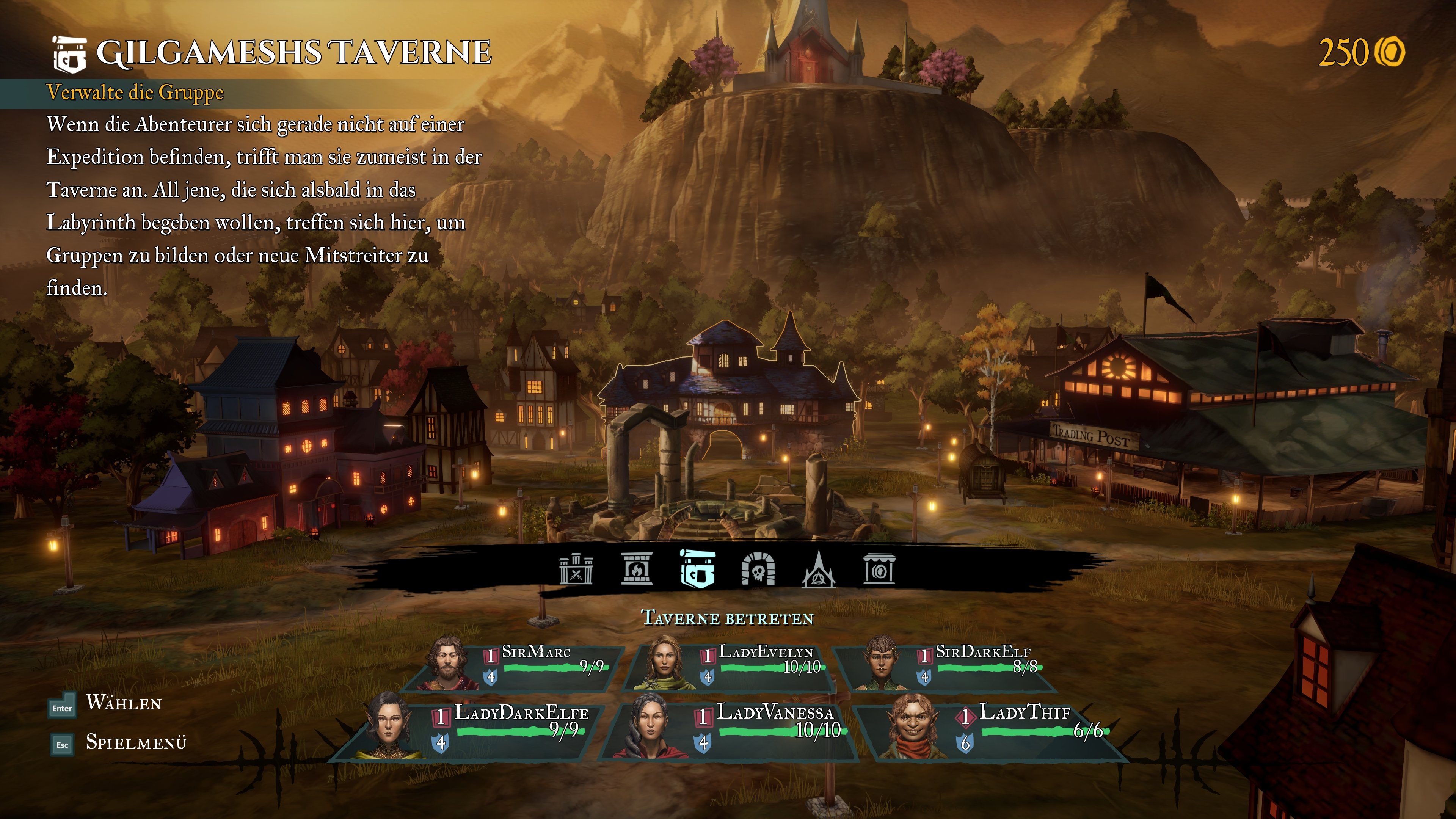Open LadyVanessa's character panel
The image size is (1456, 819).
tap(732, 729)
